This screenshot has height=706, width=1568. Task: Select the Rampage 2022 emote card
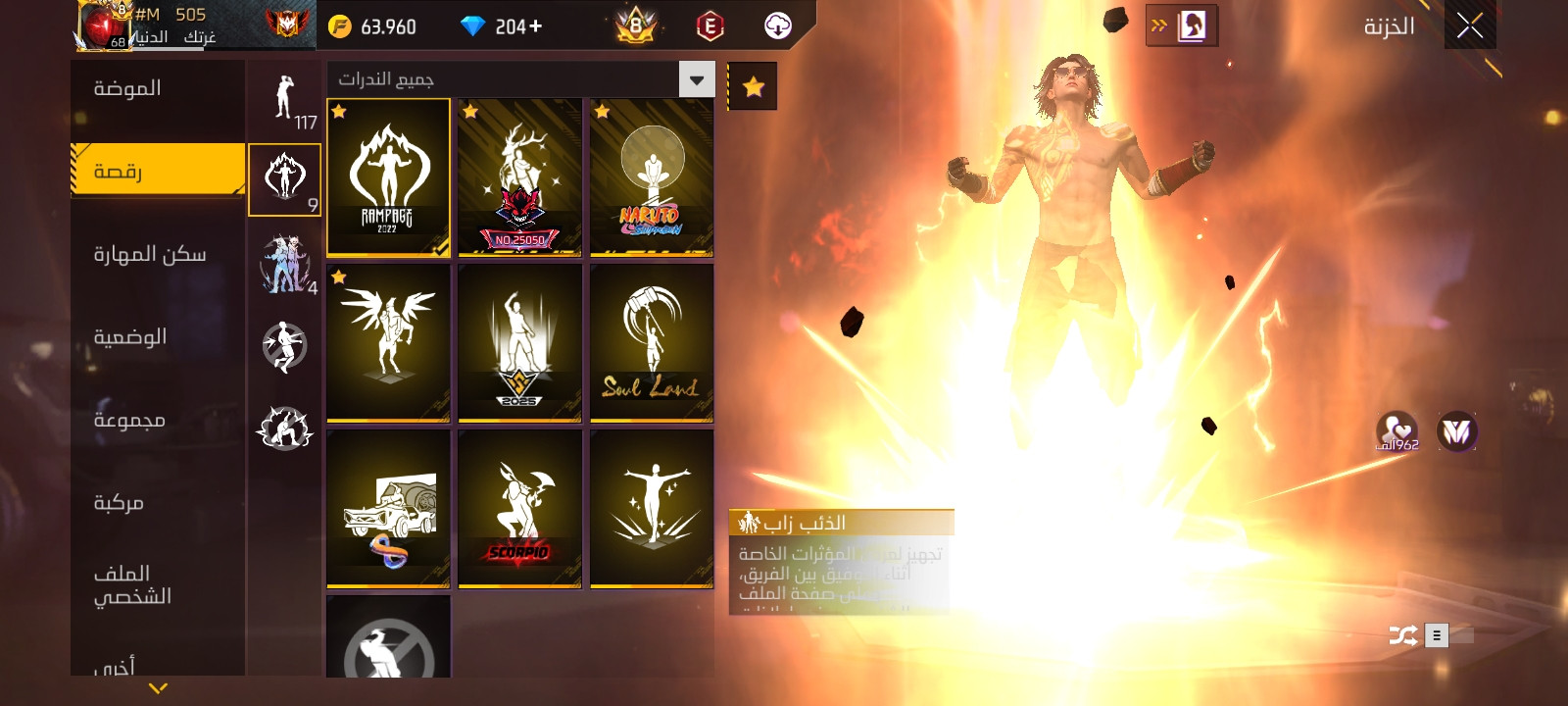tap(388, 177)
